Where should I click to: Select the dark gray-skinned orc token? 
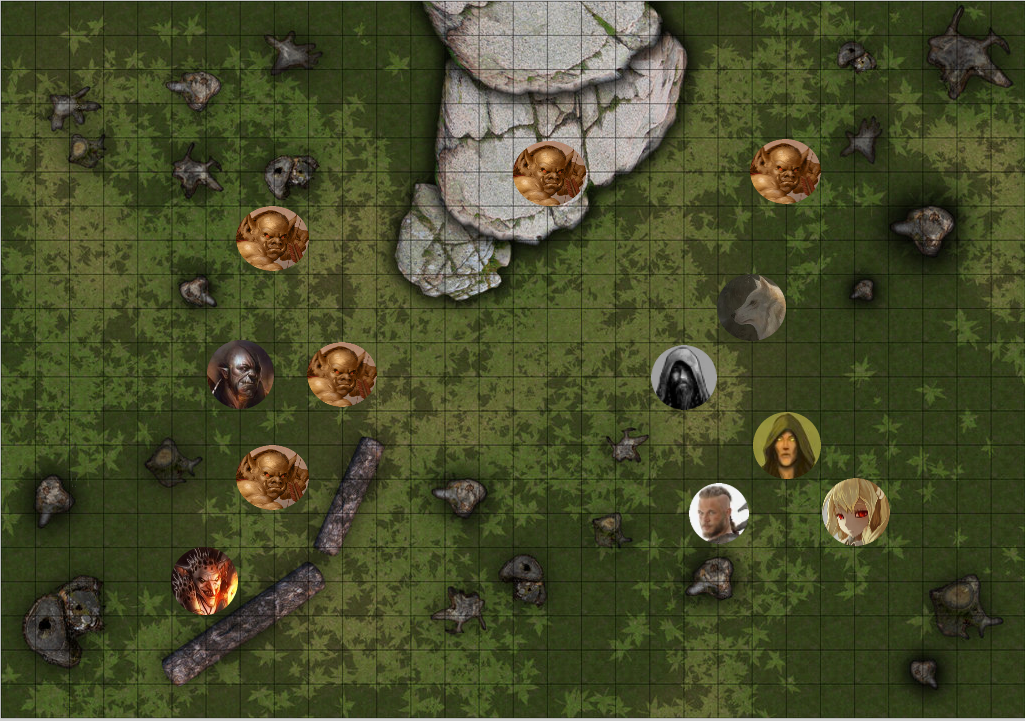tap(240, 374)
